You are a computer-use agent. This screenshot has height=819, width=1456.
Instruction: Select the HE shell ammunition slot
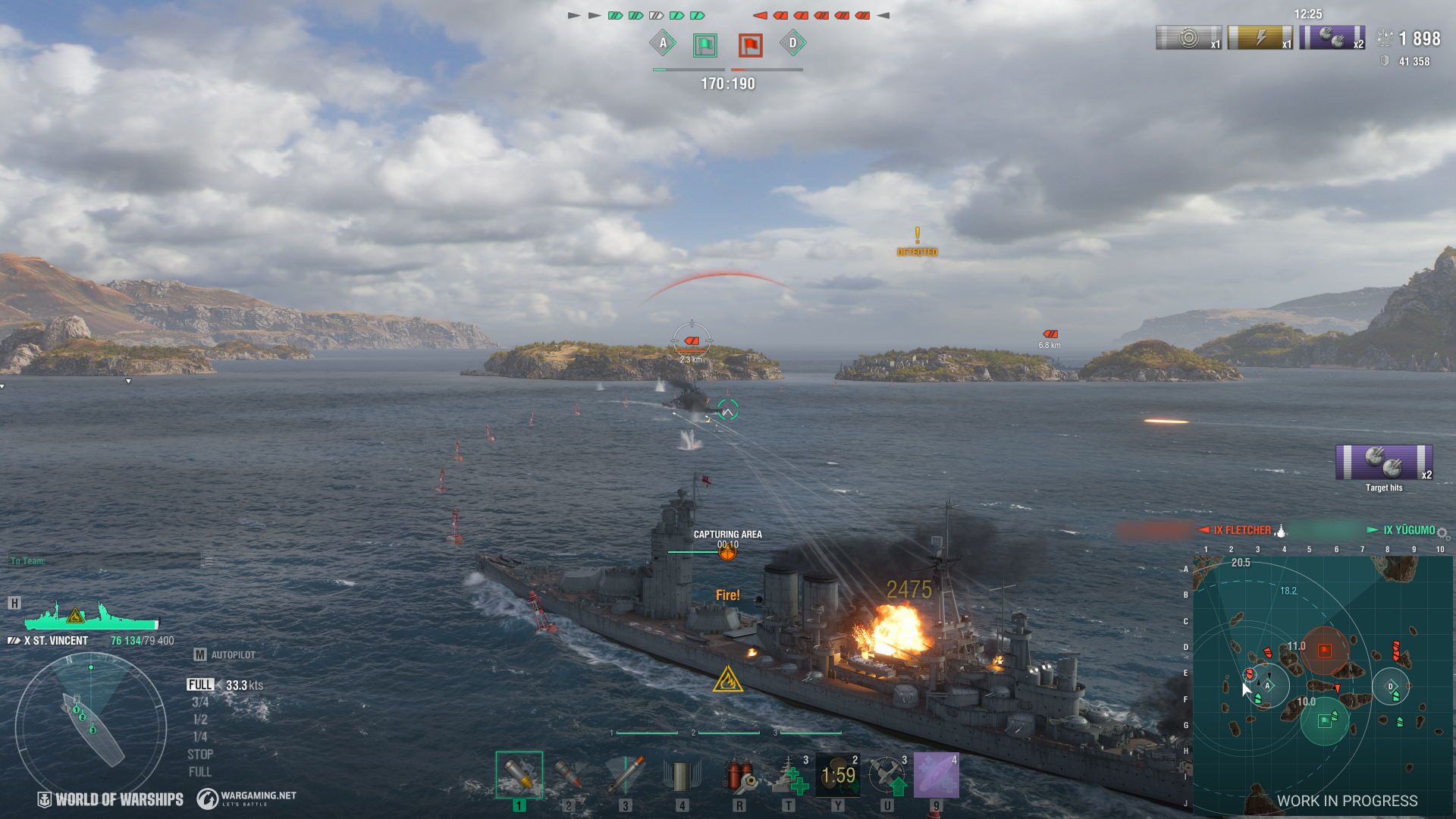pyautogui.click(x=519, y=775)
